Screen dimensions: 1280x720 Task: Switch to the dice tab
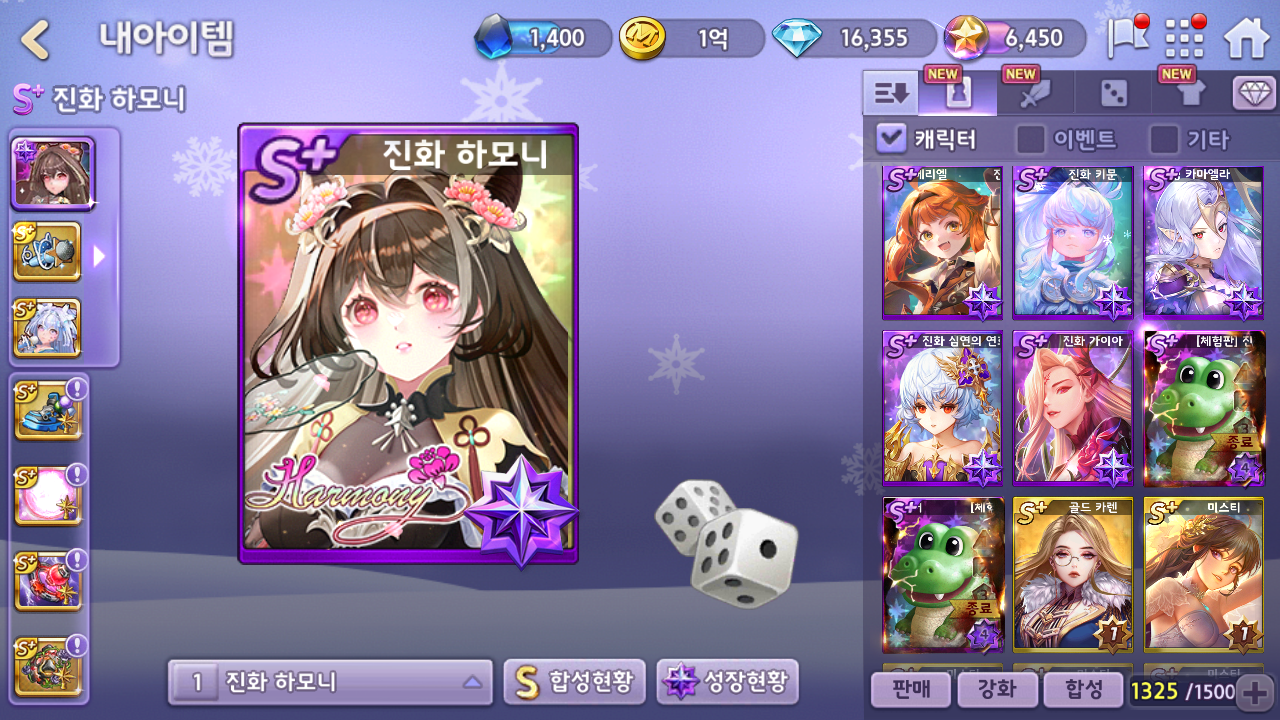[x=1113, y=94]
